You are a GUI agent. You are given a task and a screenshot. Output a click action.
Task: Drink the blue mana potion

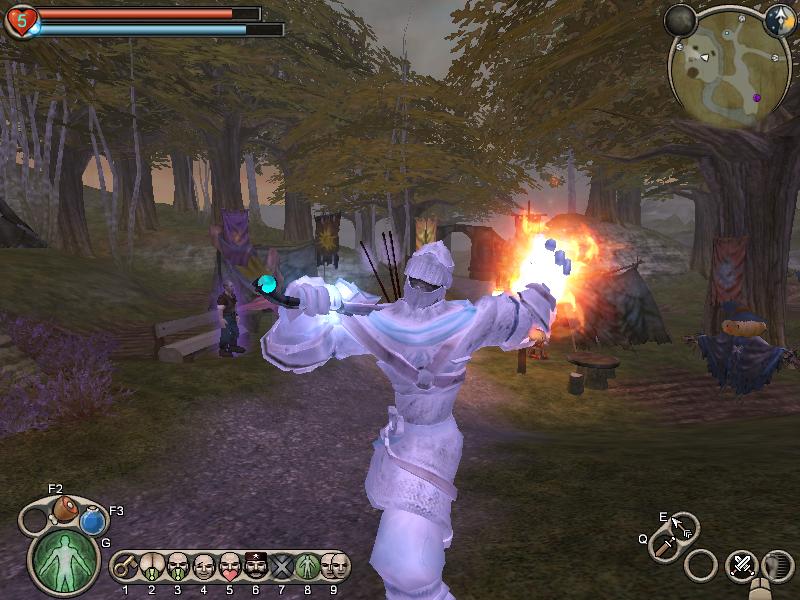93,520
